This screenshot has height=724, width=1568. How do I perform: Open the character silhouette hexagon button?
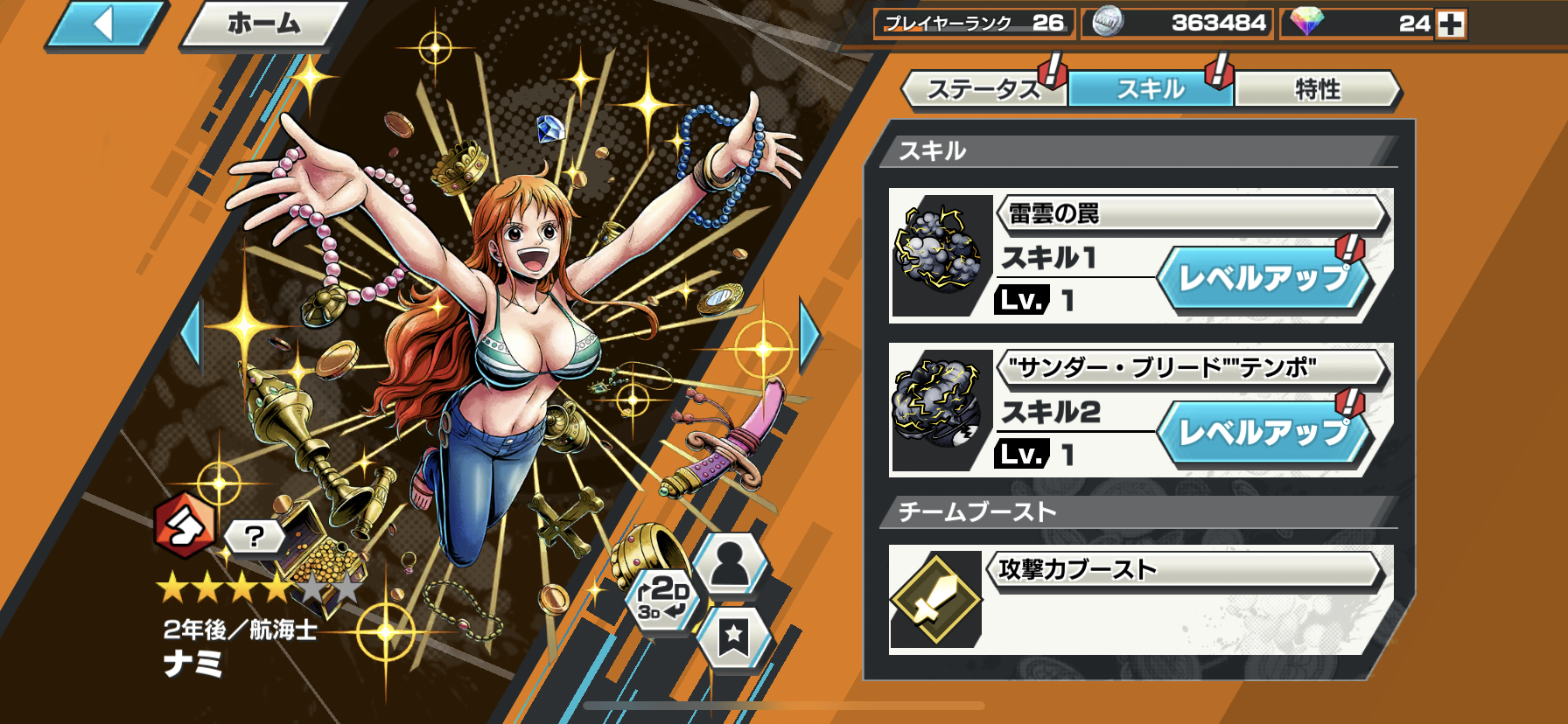click(731, 564)
